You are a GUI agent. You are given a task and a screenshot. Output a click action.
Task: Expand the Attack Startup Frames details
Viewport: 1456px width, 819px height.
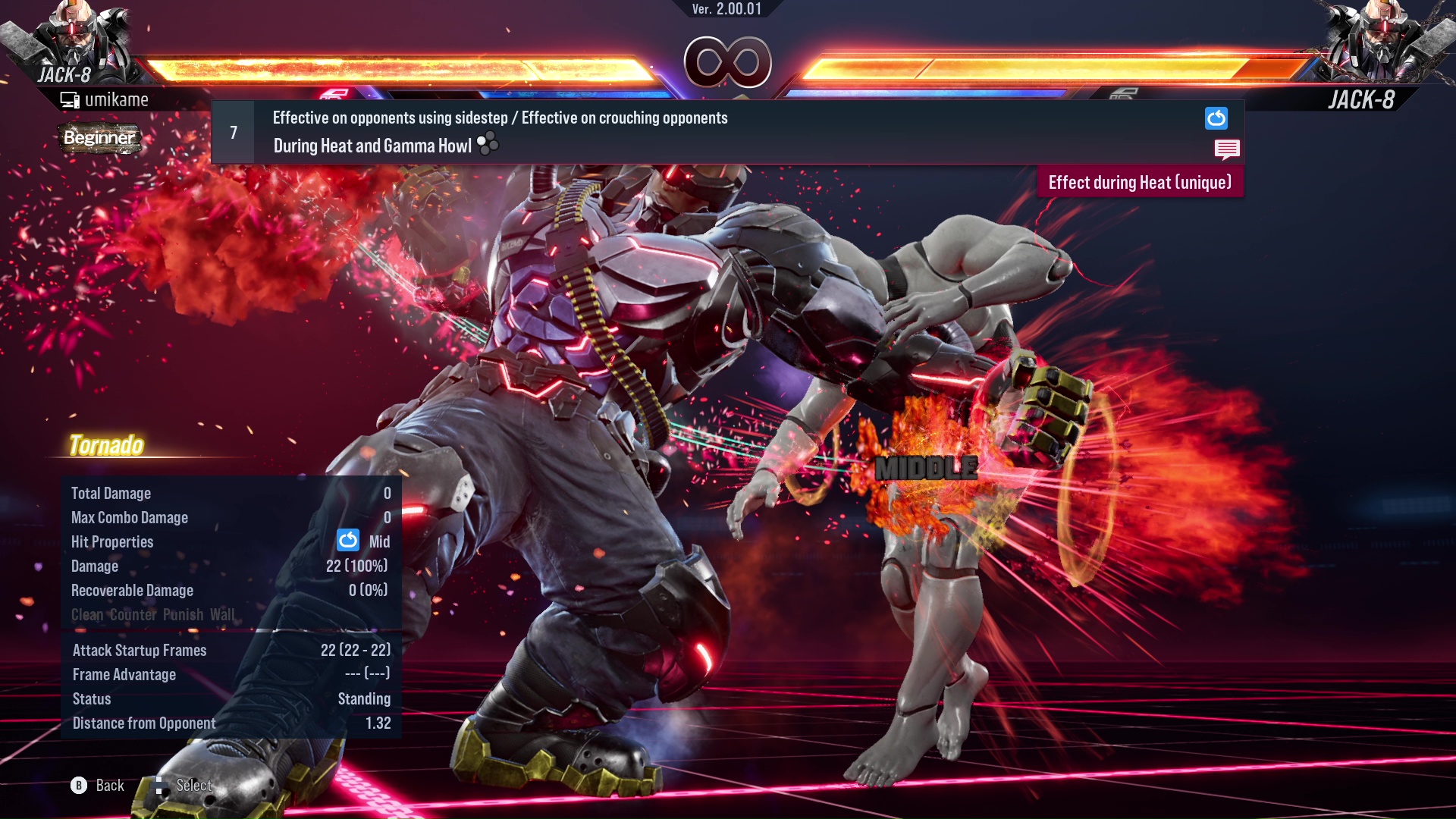point(140,650)
